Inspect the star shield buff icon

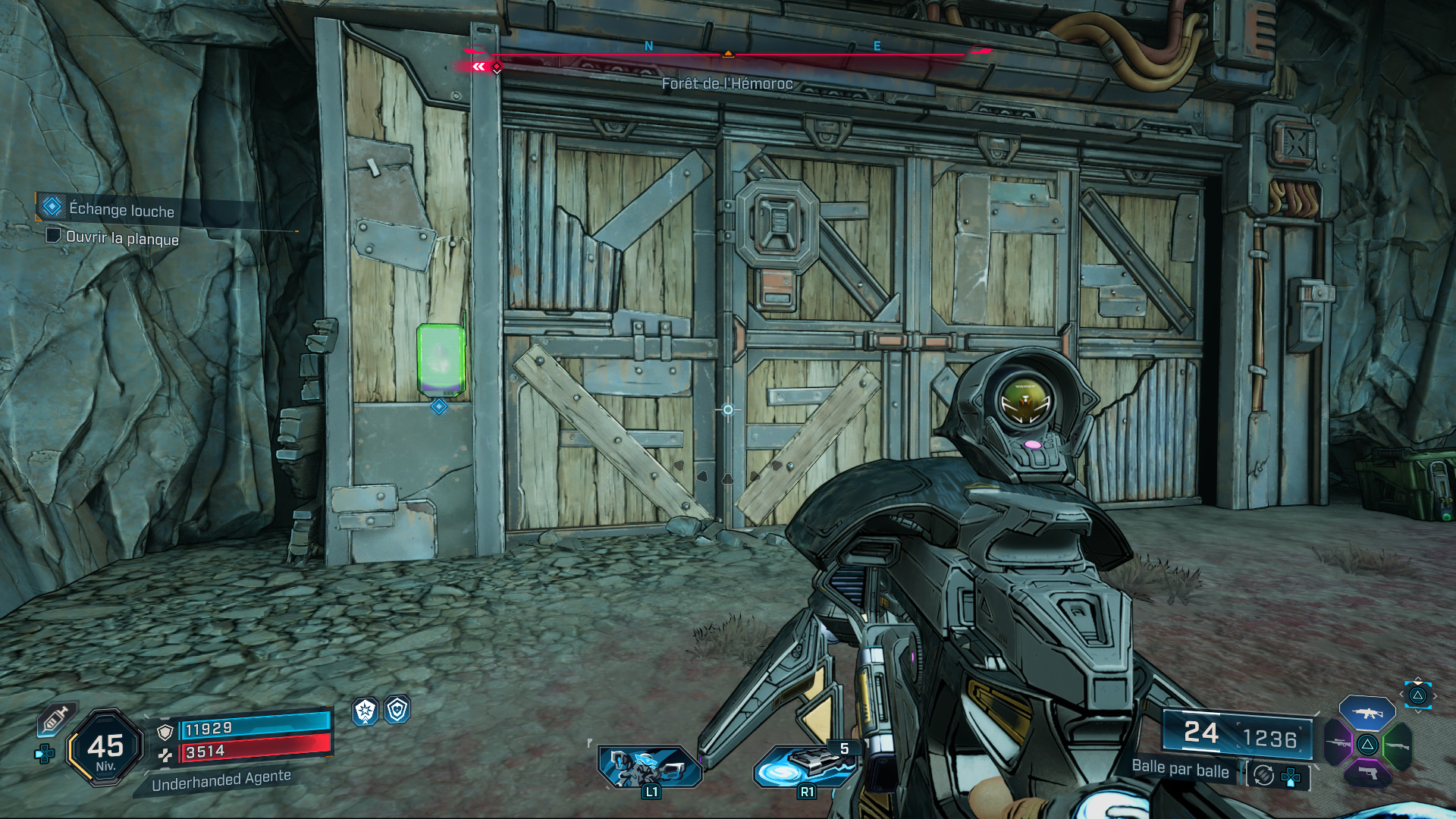tap(366, 711)
